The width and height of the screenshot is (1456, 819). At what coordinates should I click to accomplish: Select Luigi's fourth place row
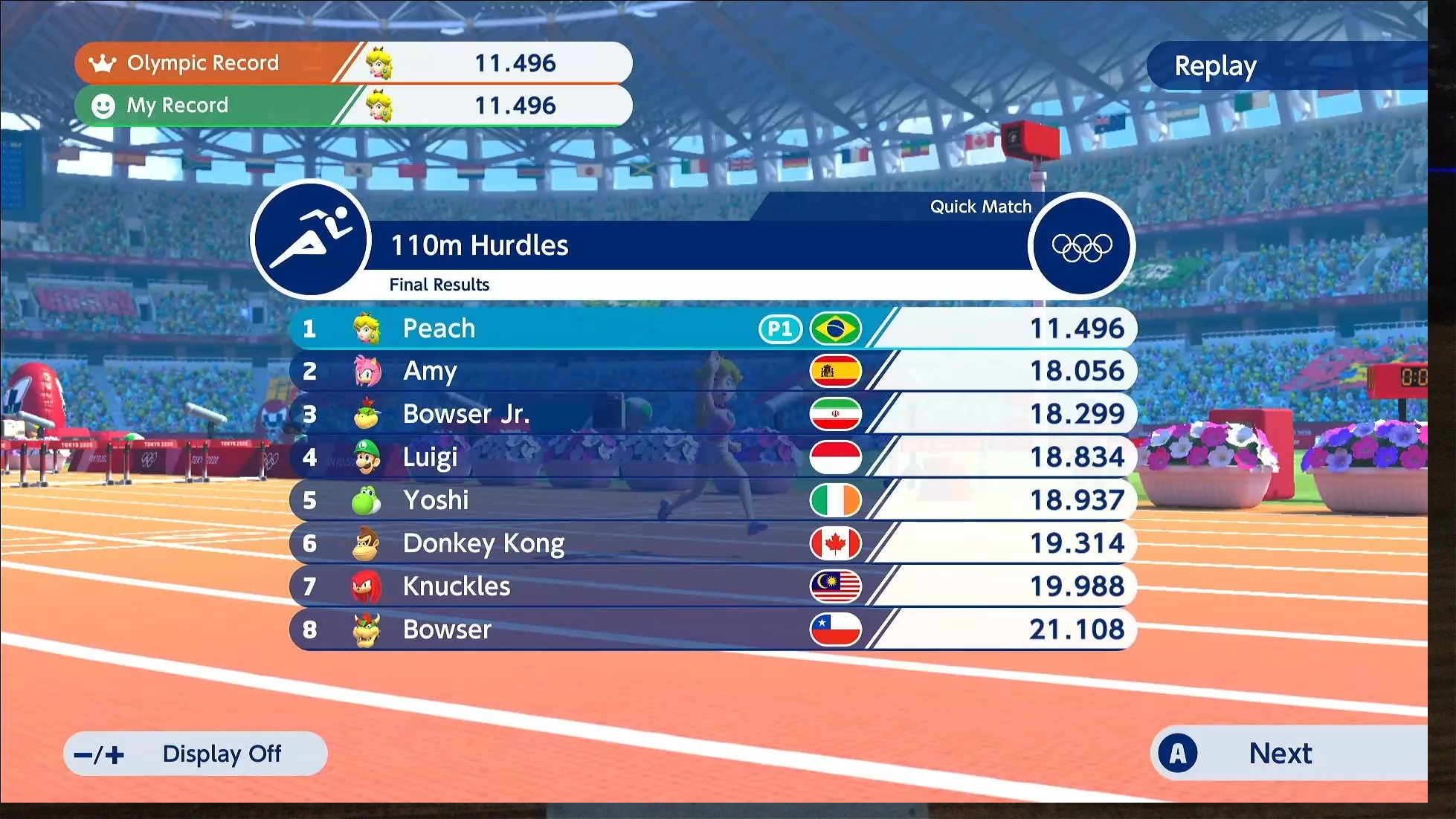[712, 457]
